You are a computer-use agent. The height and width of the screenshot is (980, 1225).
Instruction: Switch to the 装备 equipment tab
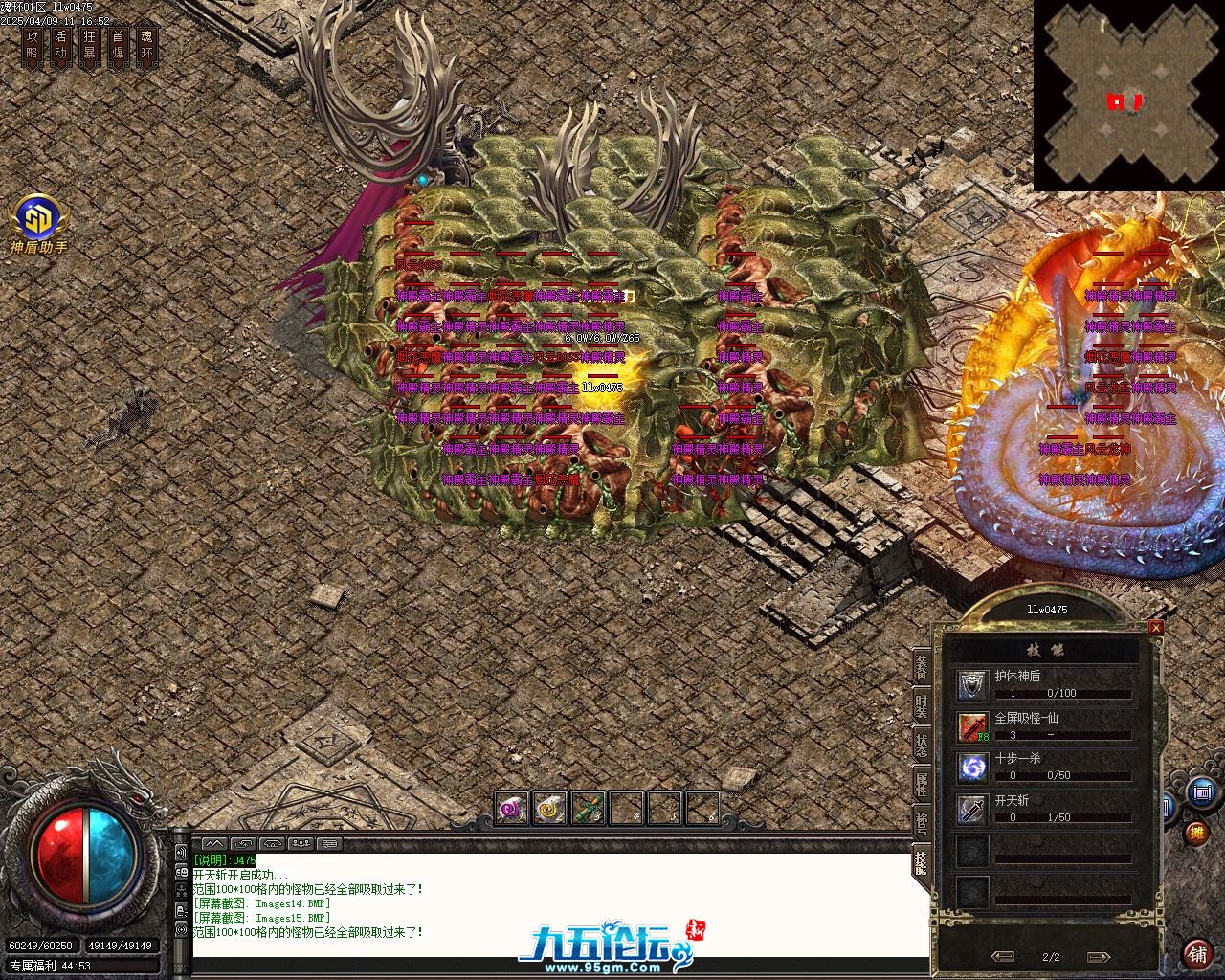[x=921, y=667]
